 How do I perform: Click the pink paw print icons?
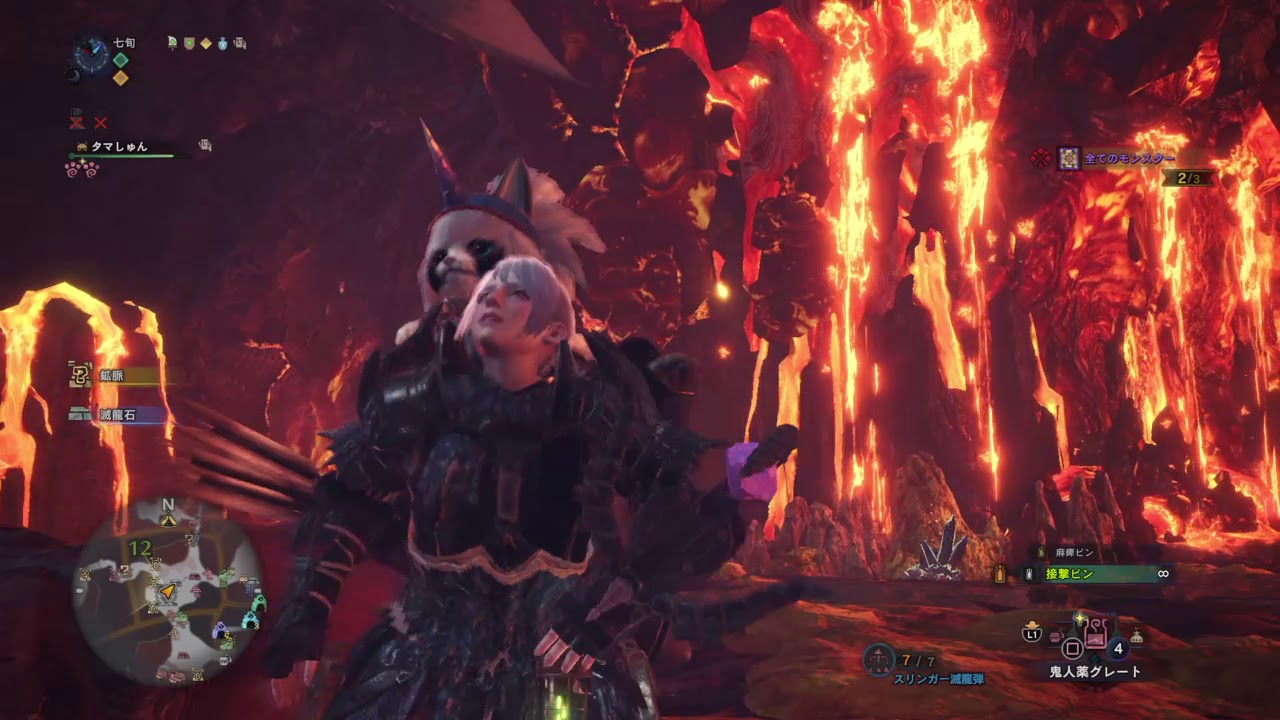pos(80,168)
